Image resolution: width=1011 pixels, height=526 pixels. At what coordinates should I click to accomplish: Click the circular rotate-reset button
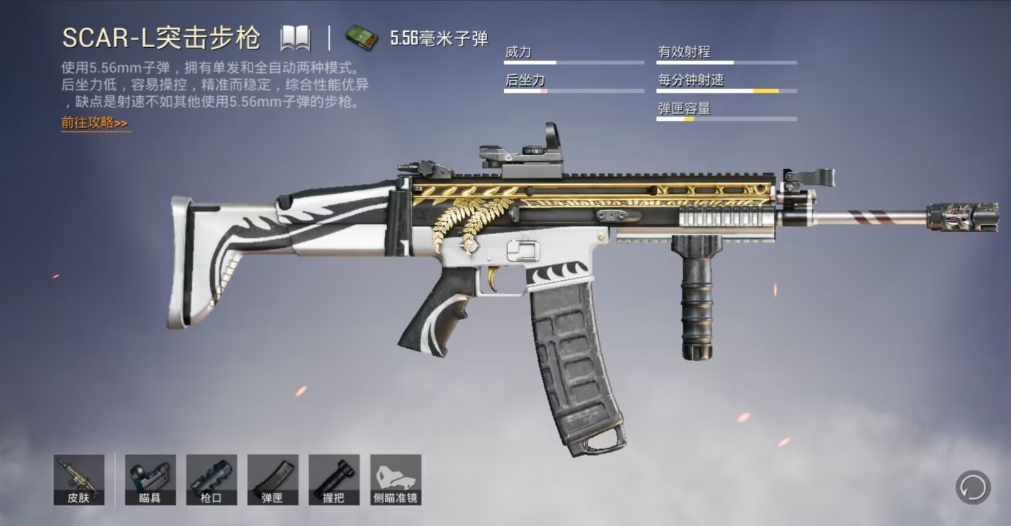coord(972,488)
